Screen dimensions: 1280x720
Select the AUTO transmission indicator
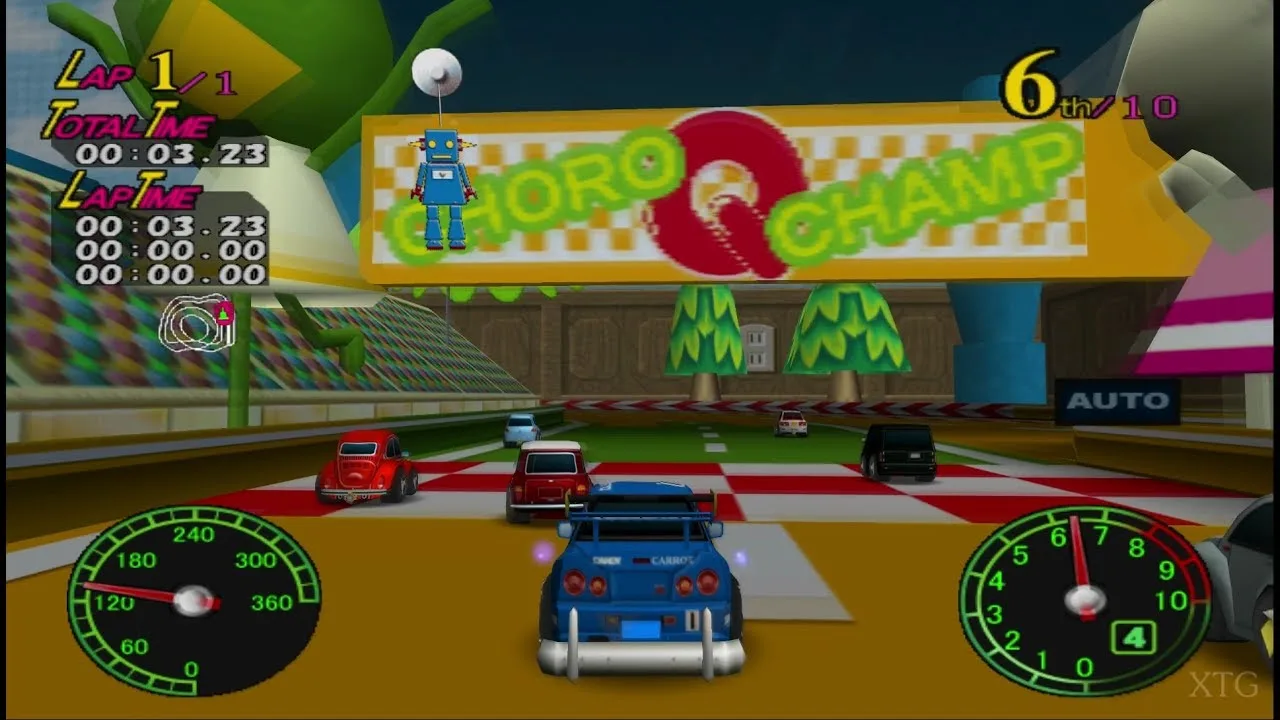1117,401
